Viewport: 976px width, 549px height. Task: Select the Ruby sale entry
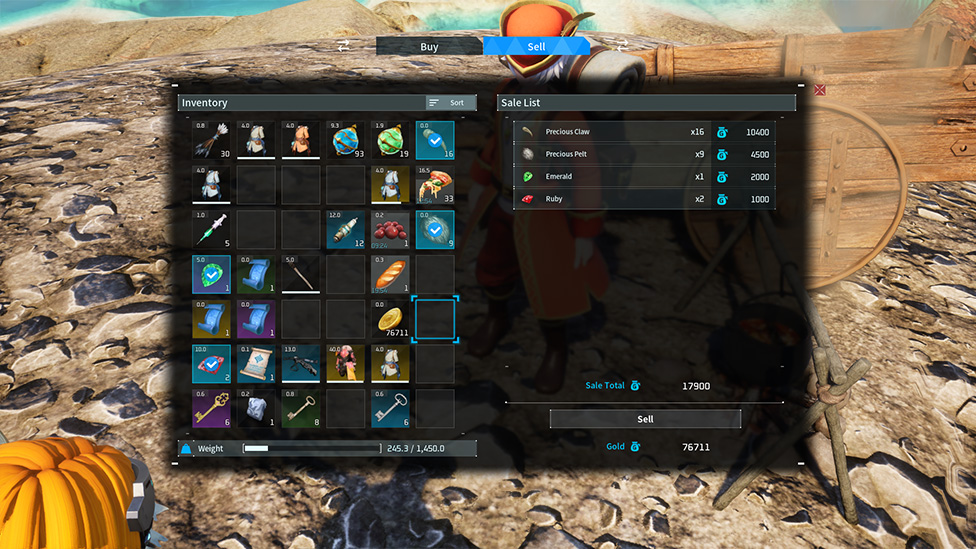click(x=644, y=199)
